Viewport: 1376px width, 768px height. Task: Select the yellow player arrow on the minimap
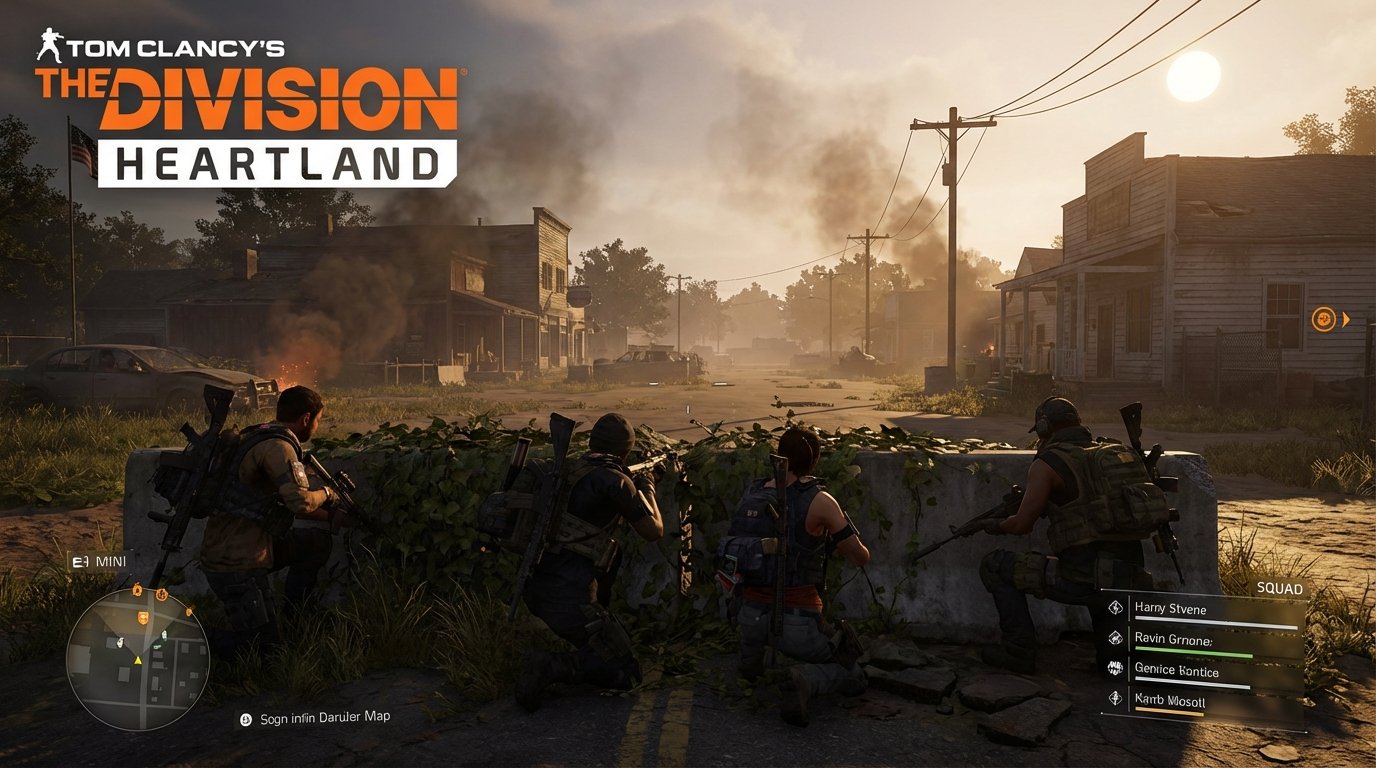click(138, 660)
